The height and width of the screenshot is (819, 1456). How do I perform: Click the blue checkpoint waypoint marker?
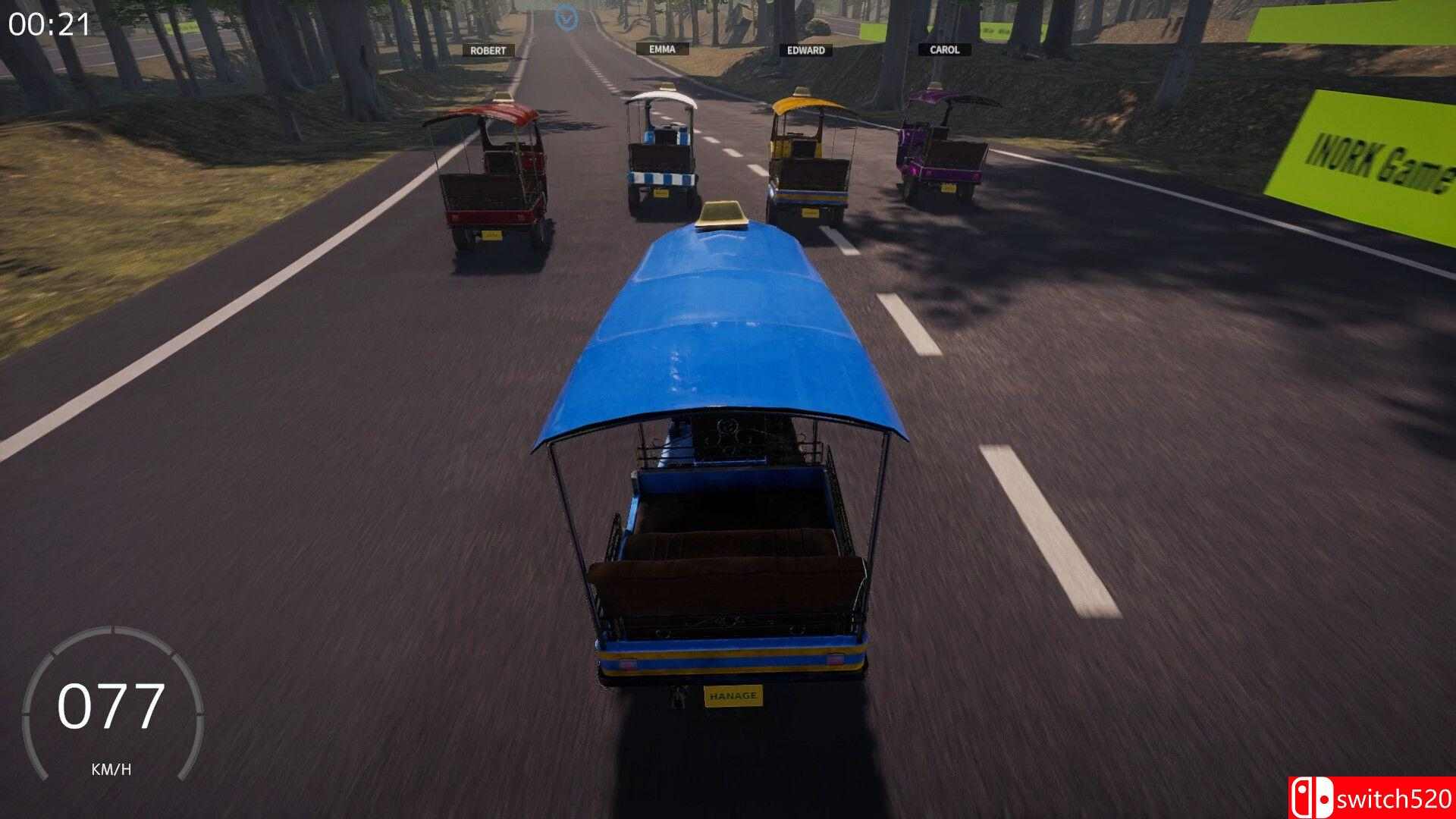[x=565, y=17]
